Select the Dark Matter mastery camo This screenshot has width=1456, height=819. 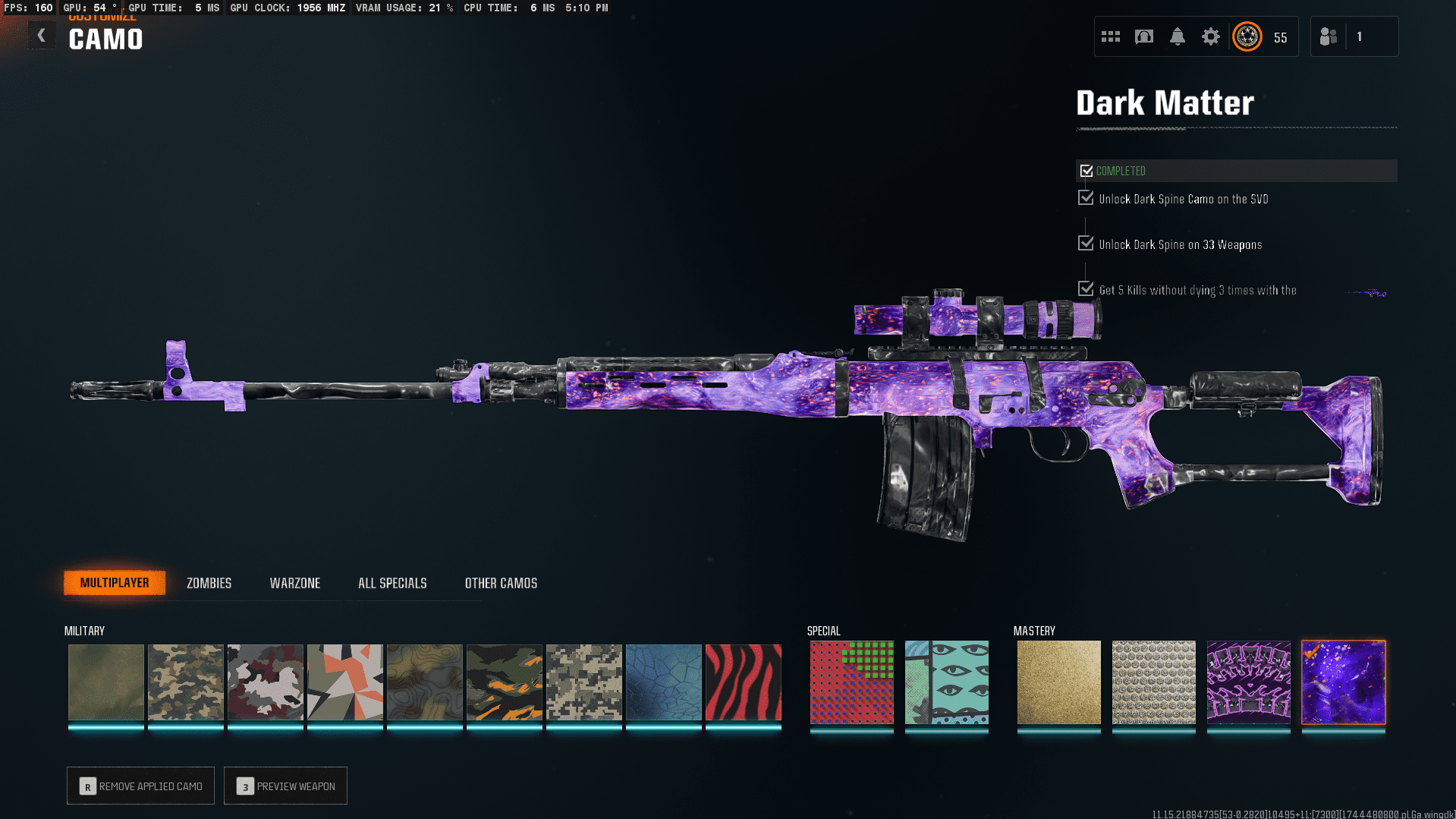pos(1343,682)
